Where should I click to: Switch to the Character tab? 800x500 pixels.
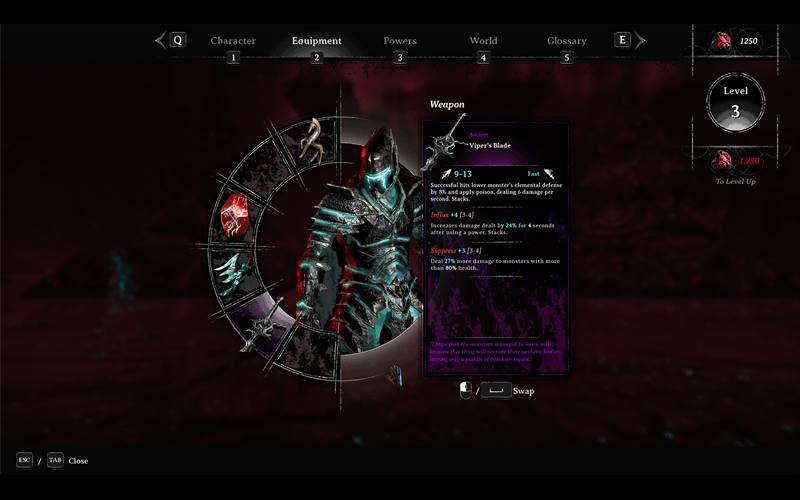(x=233, y=41)
